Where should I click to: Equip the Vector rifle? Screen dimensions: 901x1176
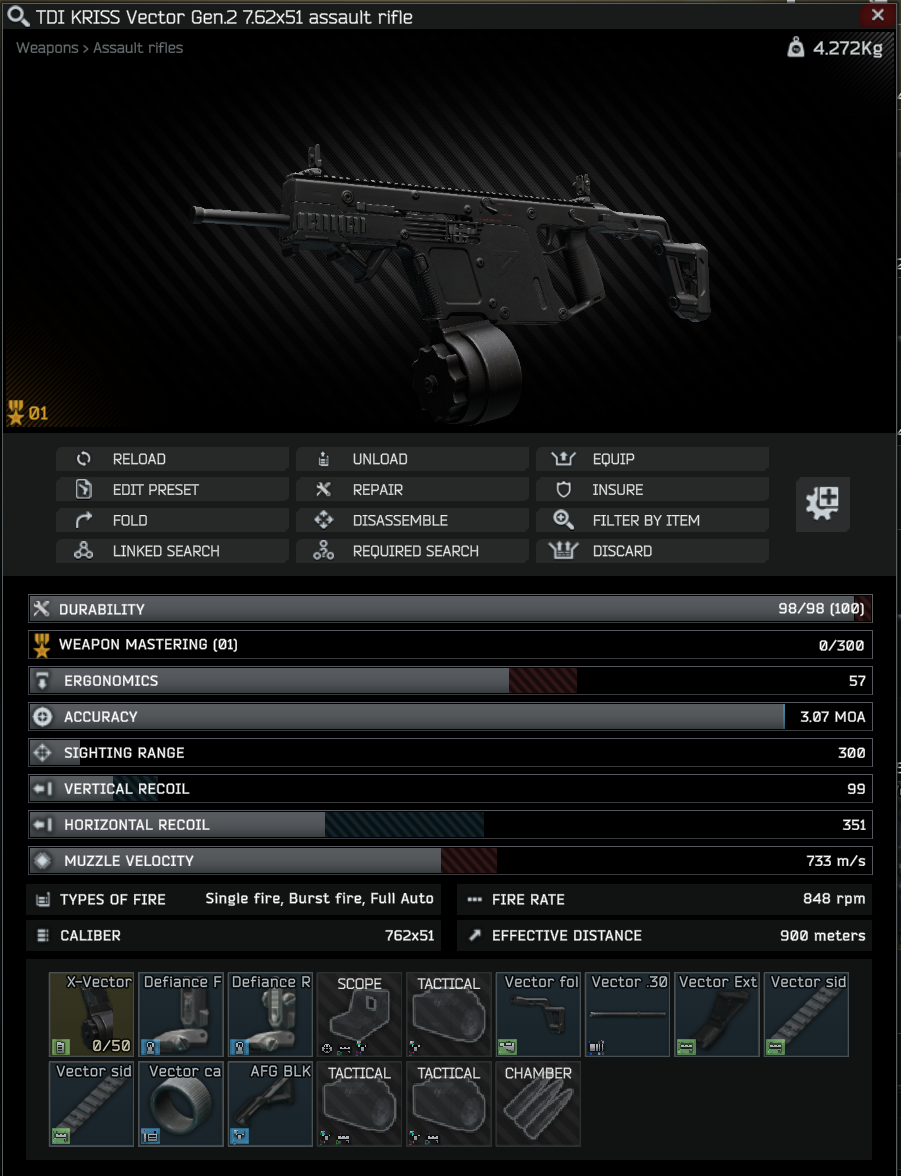click(652, 459)
